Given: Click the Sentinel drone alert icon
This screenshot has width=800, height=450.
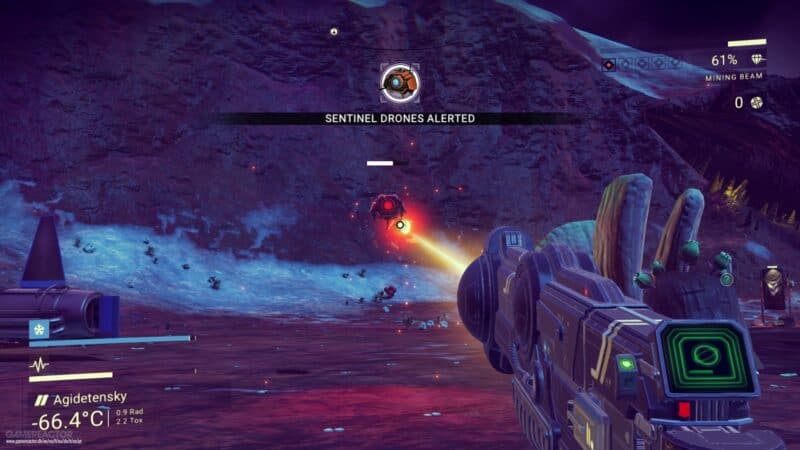Looking at the screenshot, I should (399, 82).
